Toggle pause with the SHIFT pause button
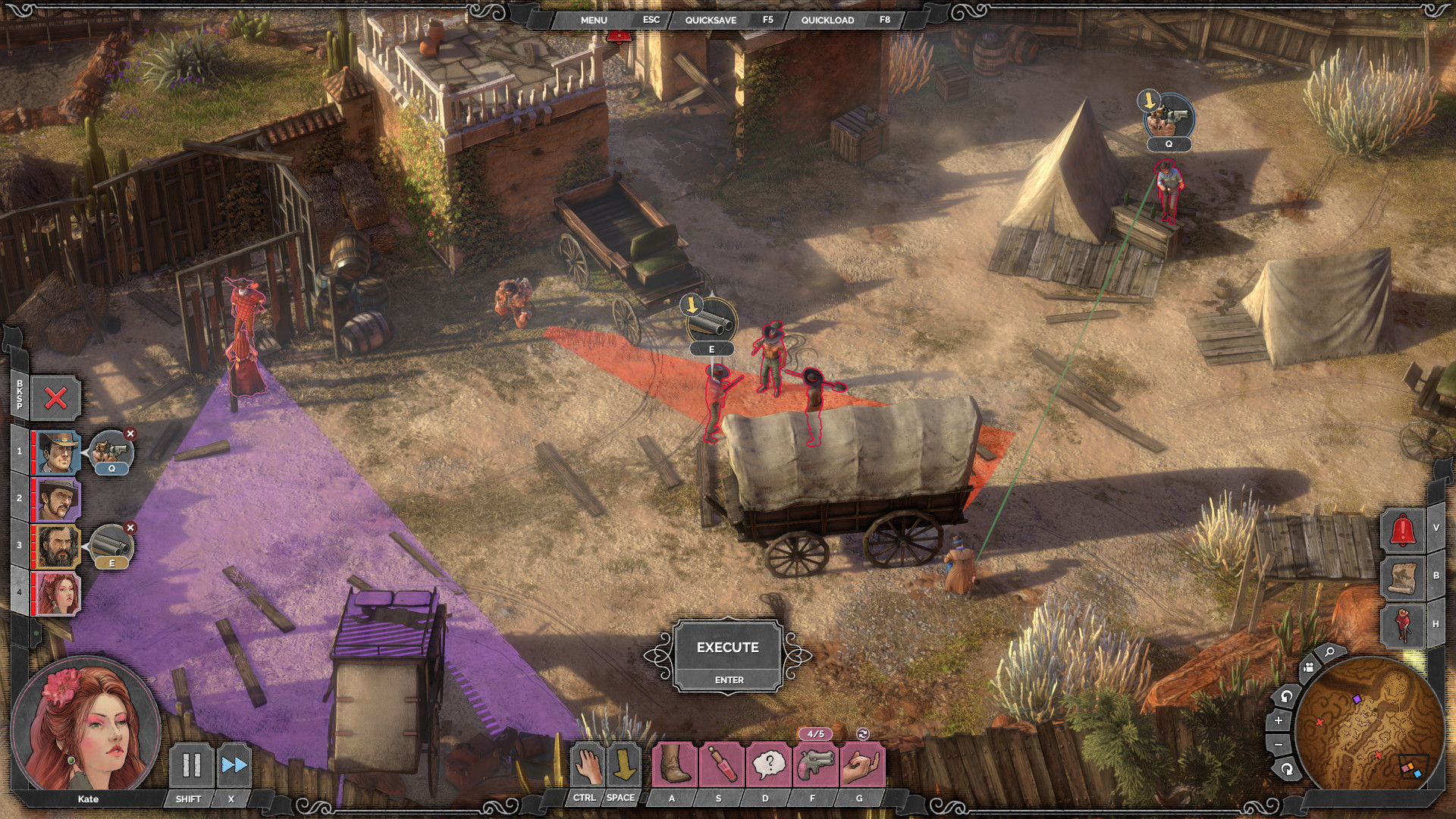This screenshot has width=1456, height=819. pos(190,766)
